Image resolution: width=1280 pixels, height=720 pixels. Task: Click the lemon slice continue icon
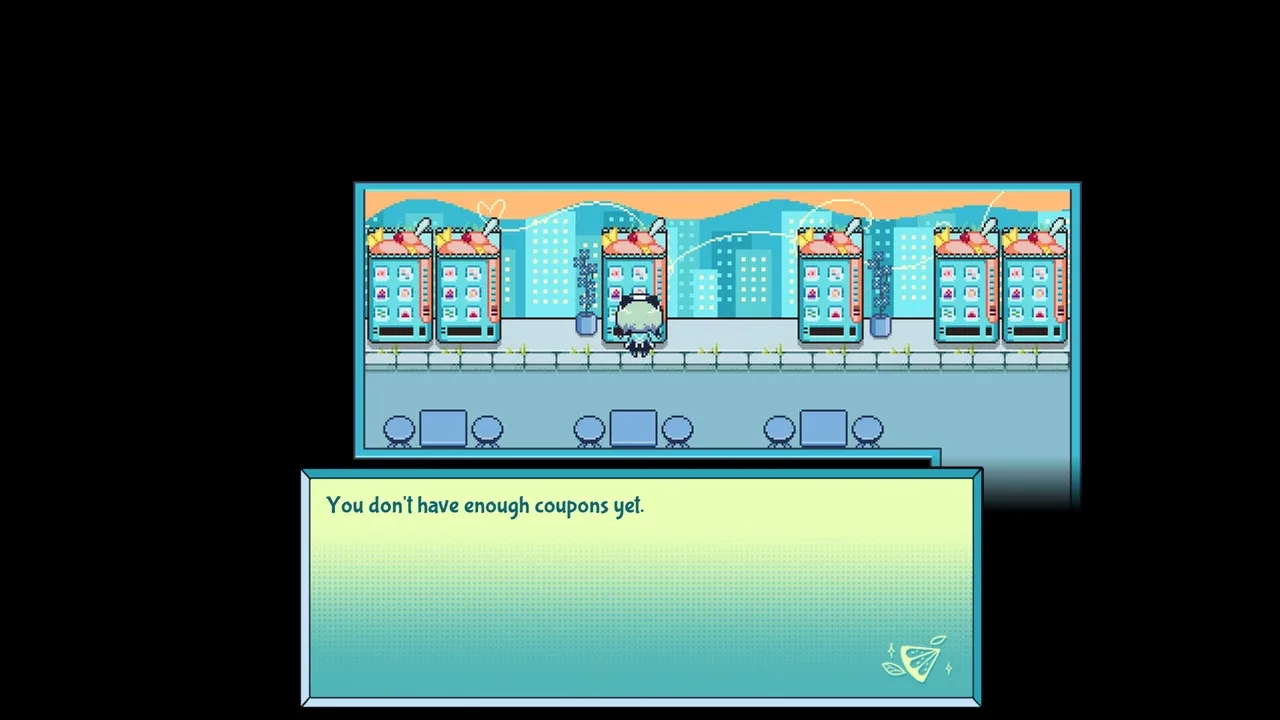pyautogui.click(x=917, y=659)
